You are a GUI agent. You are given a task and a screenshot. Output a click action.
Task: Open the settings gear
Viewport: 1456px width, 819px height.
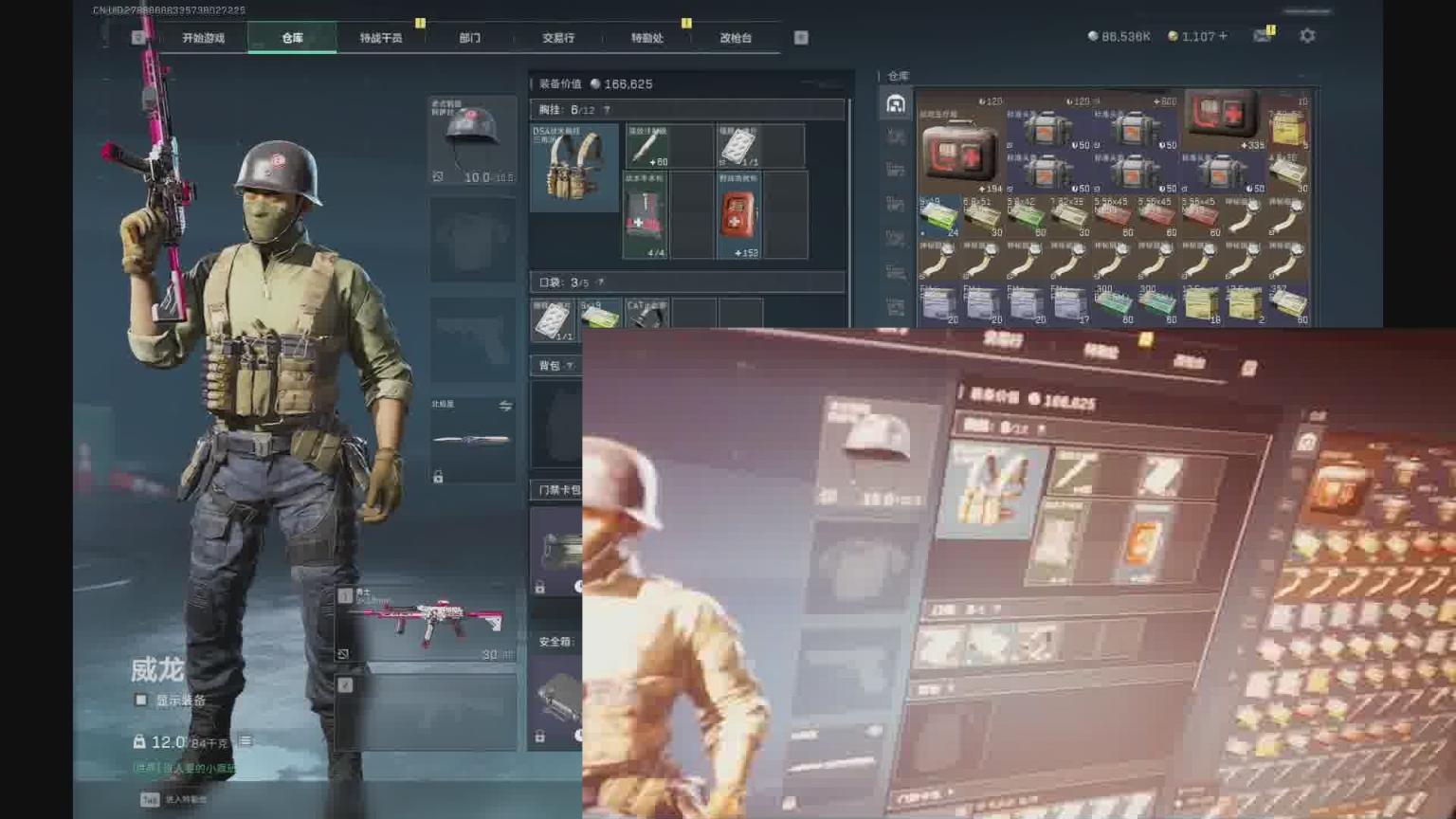pos(1307,36)
